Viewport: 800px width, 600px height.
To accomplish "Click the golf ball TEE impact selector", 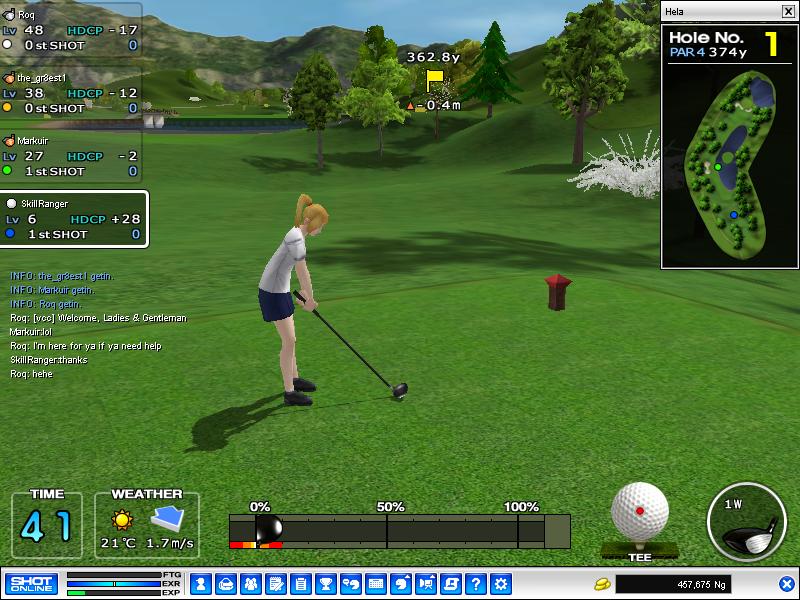I will 640,511.
